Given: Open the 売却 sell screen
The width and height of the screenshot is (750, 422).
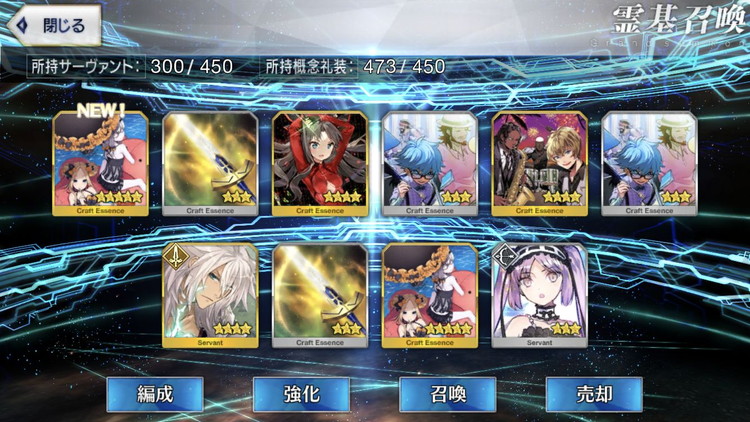Looking at the screenshot, I should tap(593, 394).
